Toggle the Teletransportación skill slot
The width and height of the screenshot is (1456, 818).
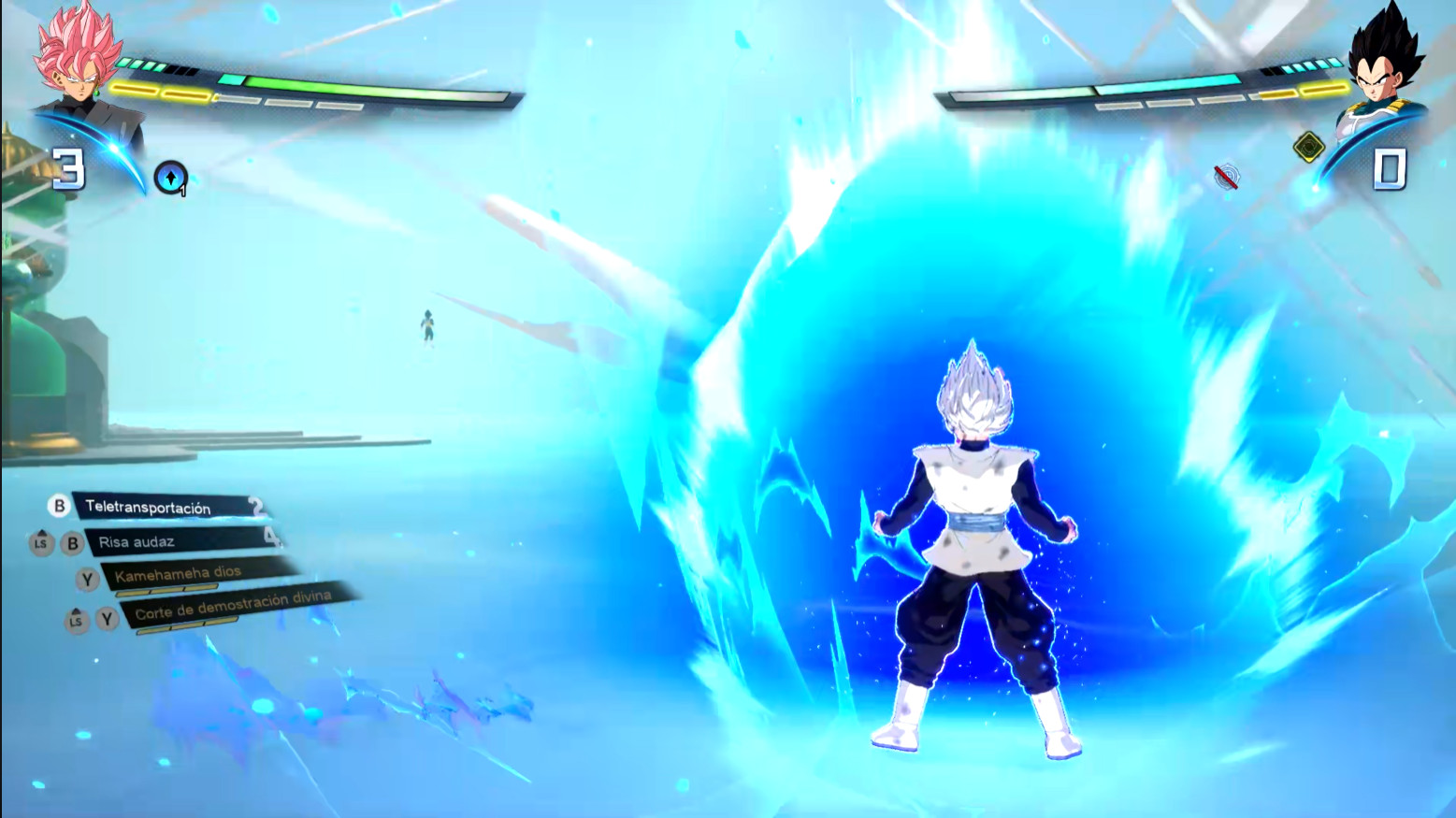[150, 506]
